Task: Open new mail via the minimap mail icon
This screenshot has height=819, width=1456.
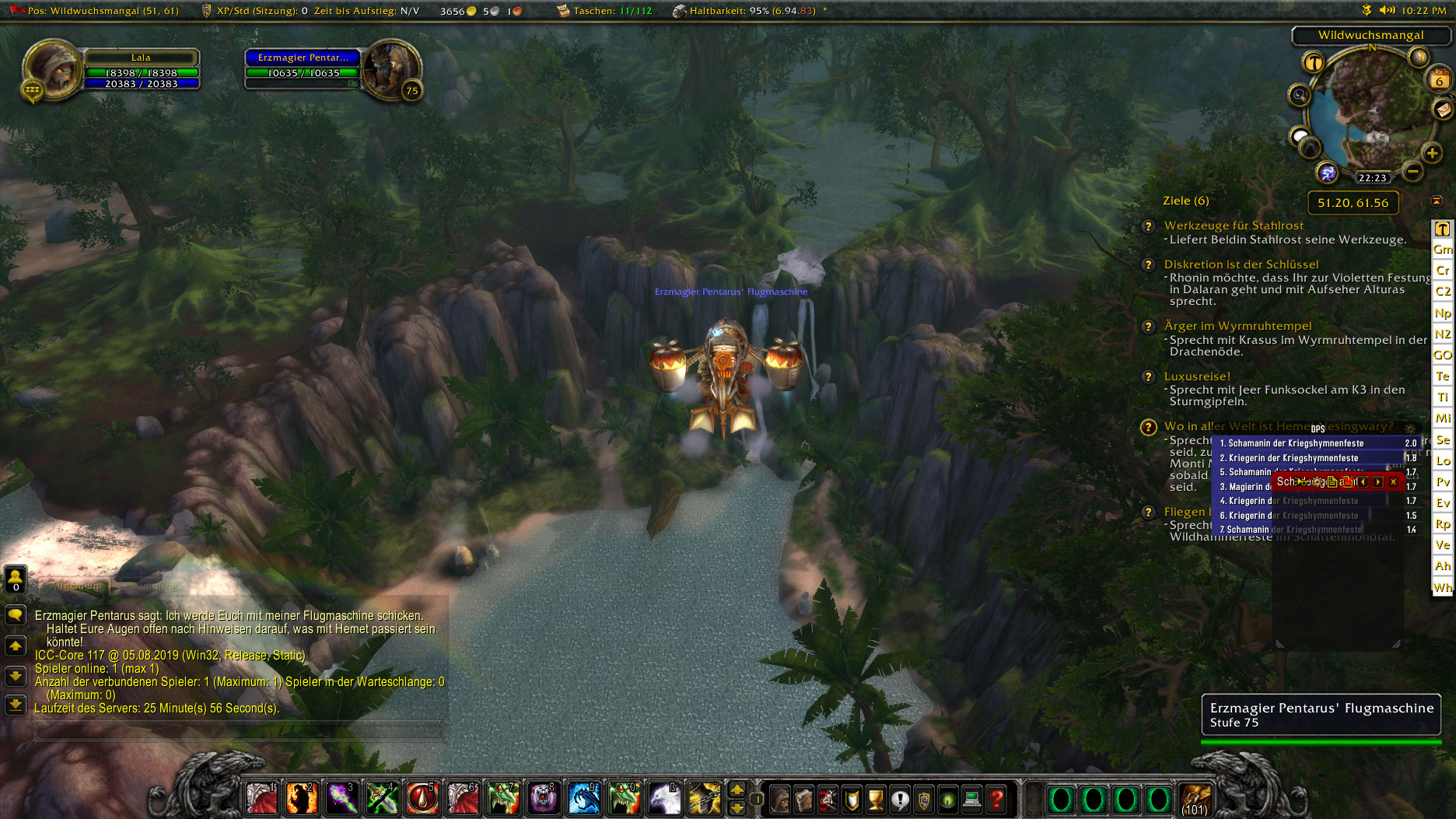Action: coord(1443,109)
